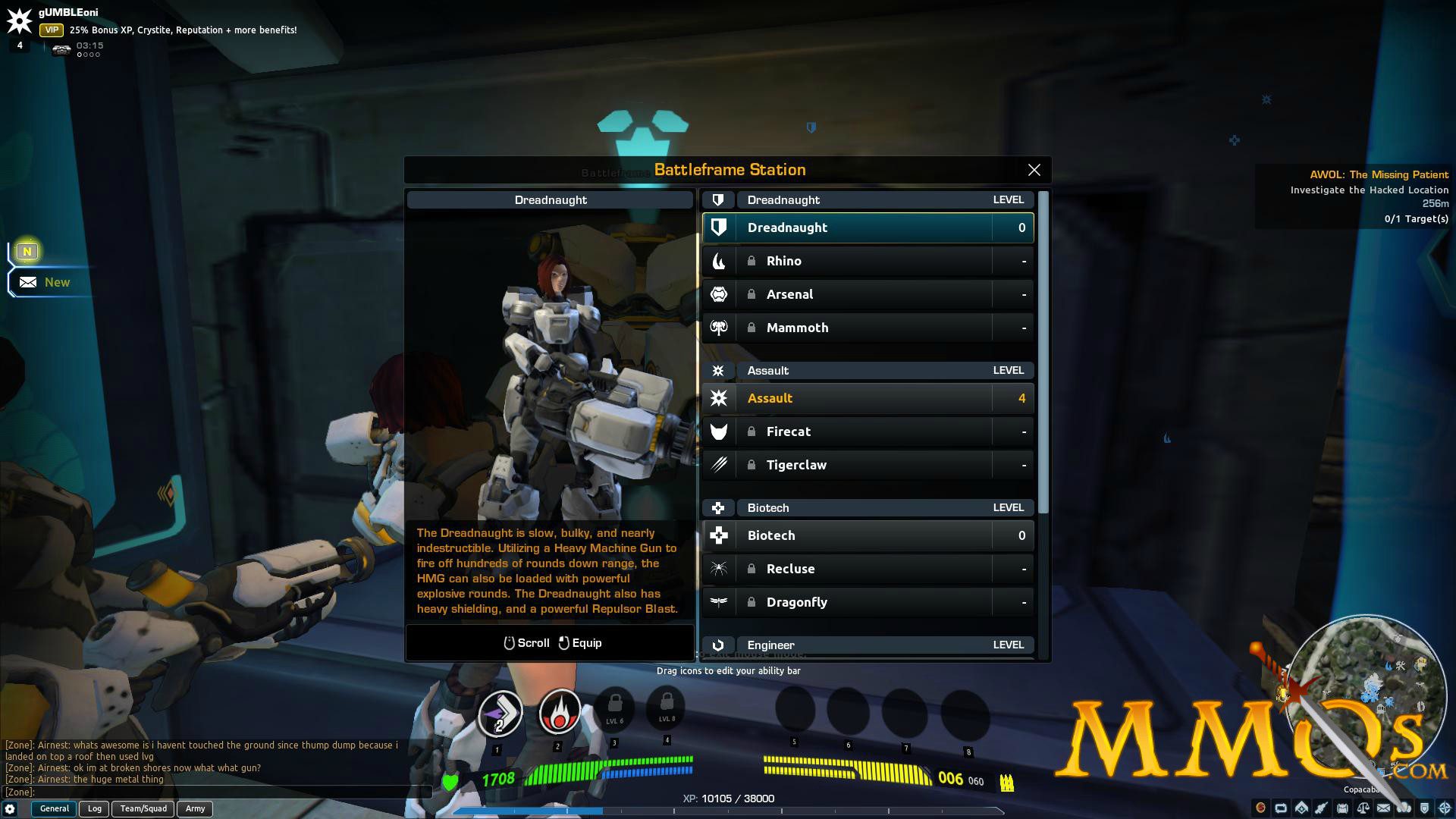Activate the dash ability in slot 1

(x=502, y=711)
